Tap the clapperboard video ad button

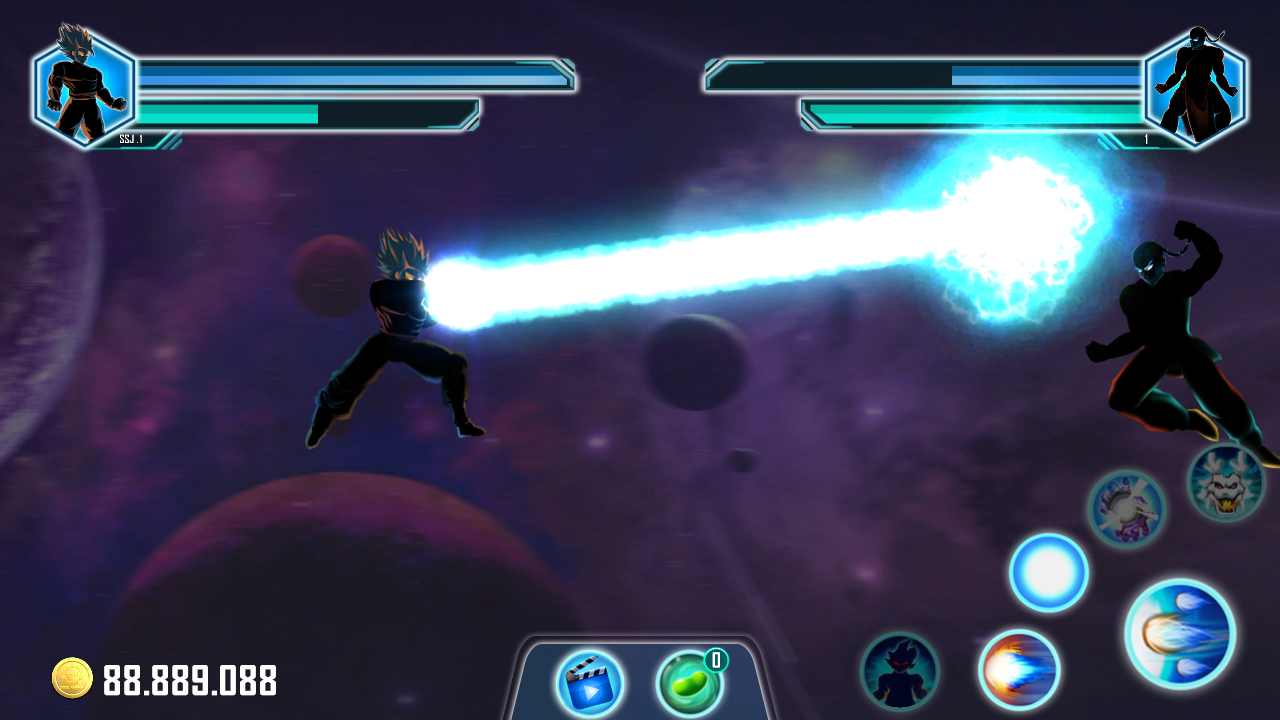click(590, 683)
